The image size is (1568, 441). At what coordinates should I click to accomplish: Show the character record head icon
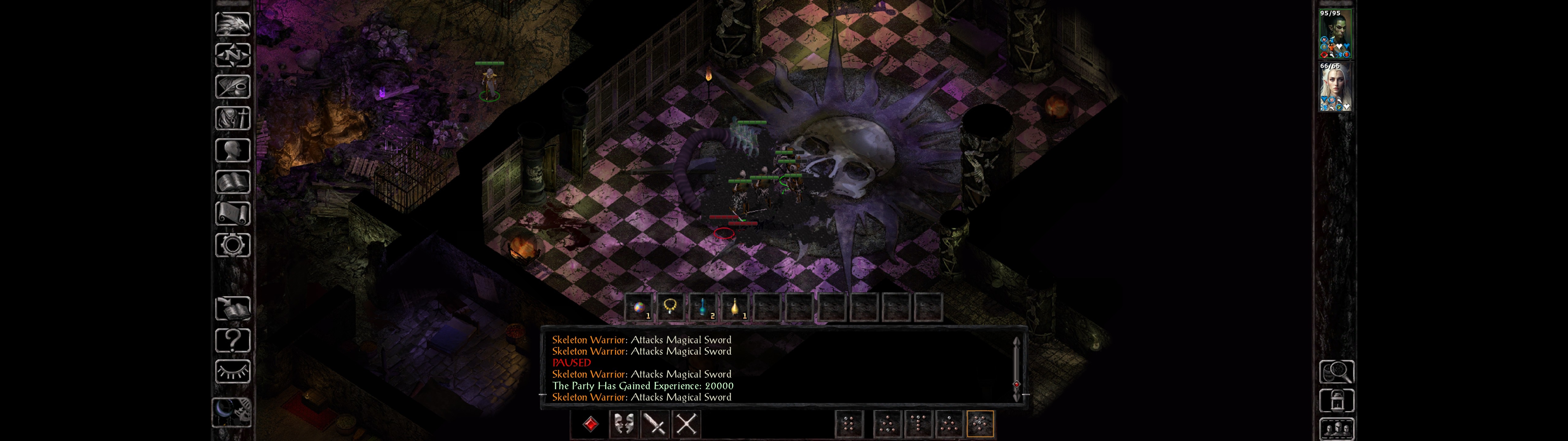(x=232, y=150)
